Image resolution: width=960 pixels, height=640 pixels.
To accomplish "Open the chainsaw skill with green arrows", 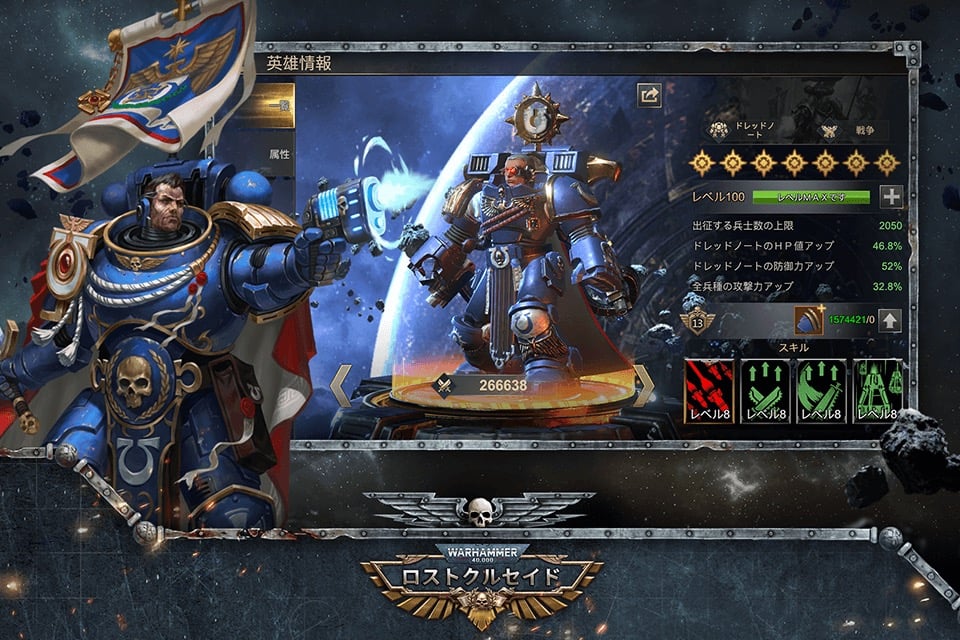I will point(765,391).
